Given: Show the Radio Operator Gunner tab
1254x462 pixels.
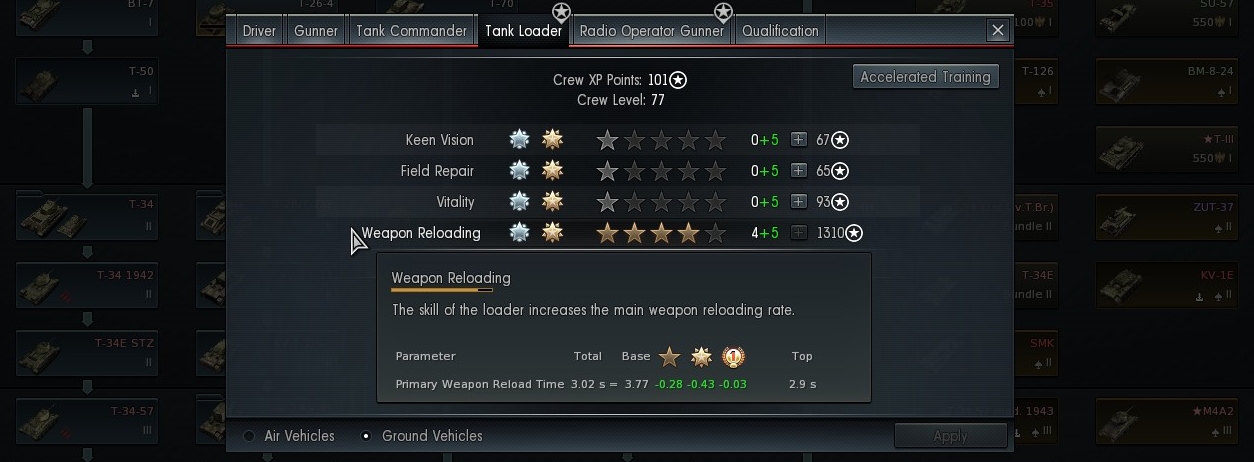Looking at the screenshot, I should (652, 31).
